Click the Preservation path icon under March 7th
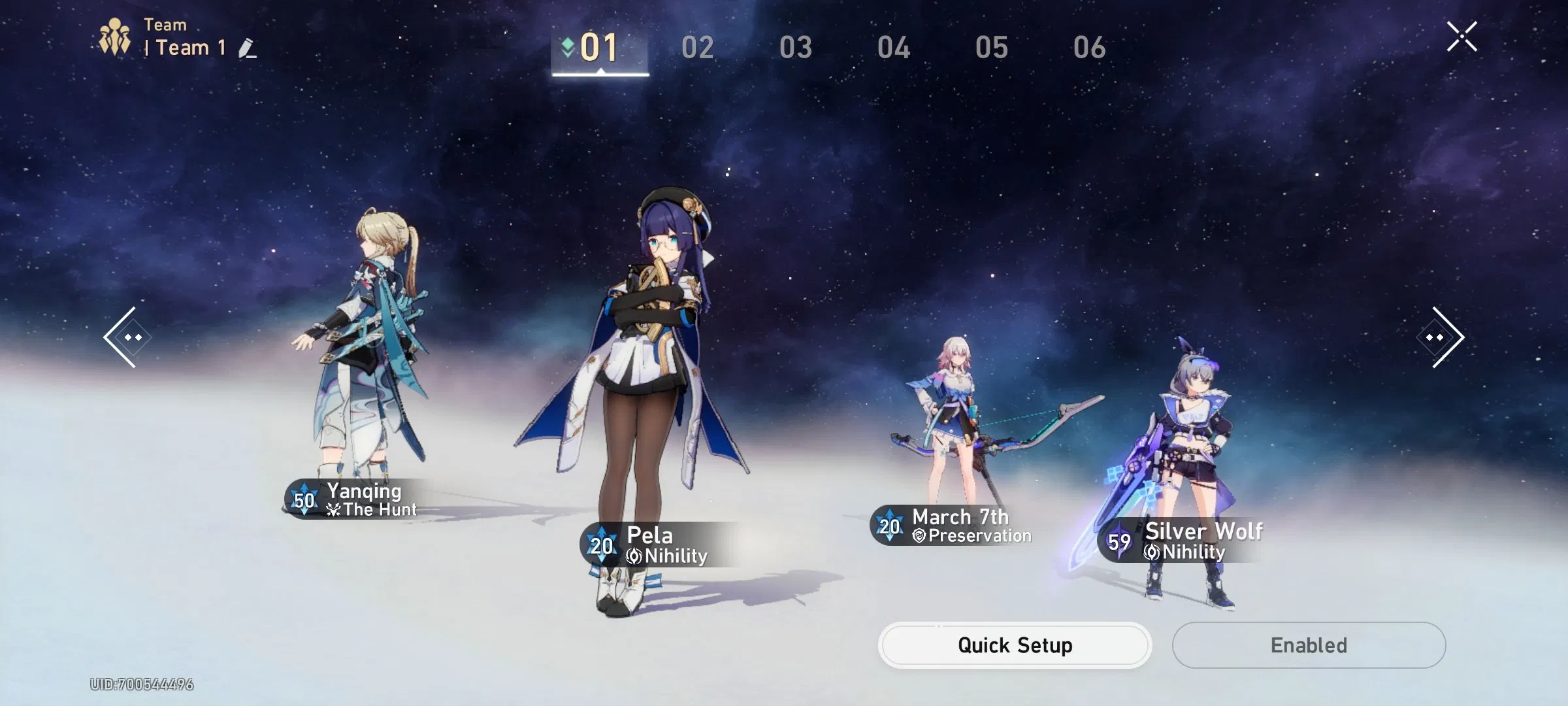1568x706 pixels. (919, 535)
